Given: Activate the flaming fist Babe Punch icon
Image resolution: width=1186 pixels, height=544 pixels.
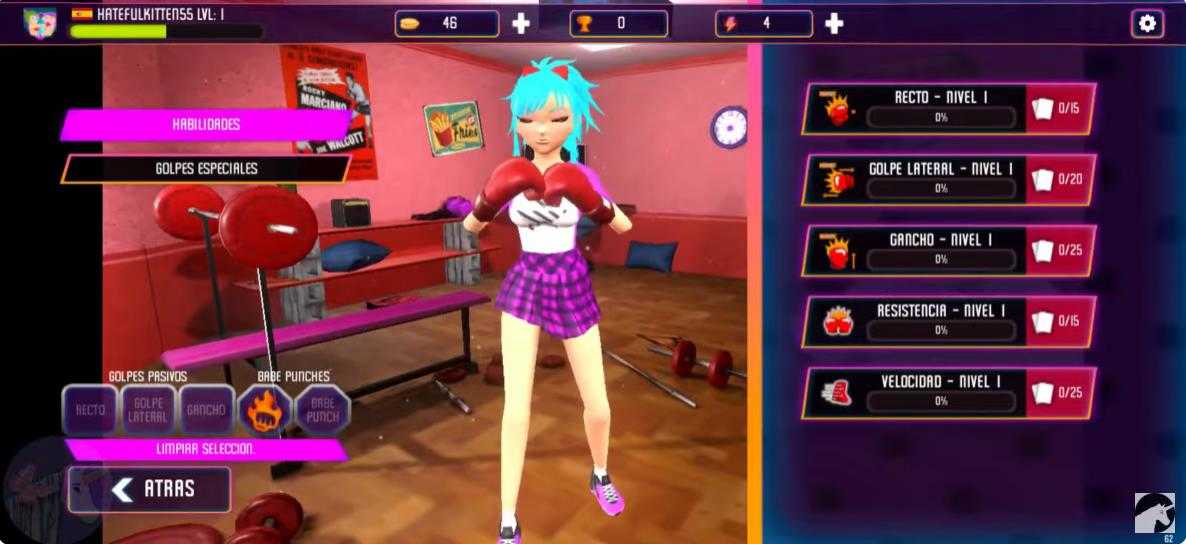Looking at the screenshot, I should 265,410.
